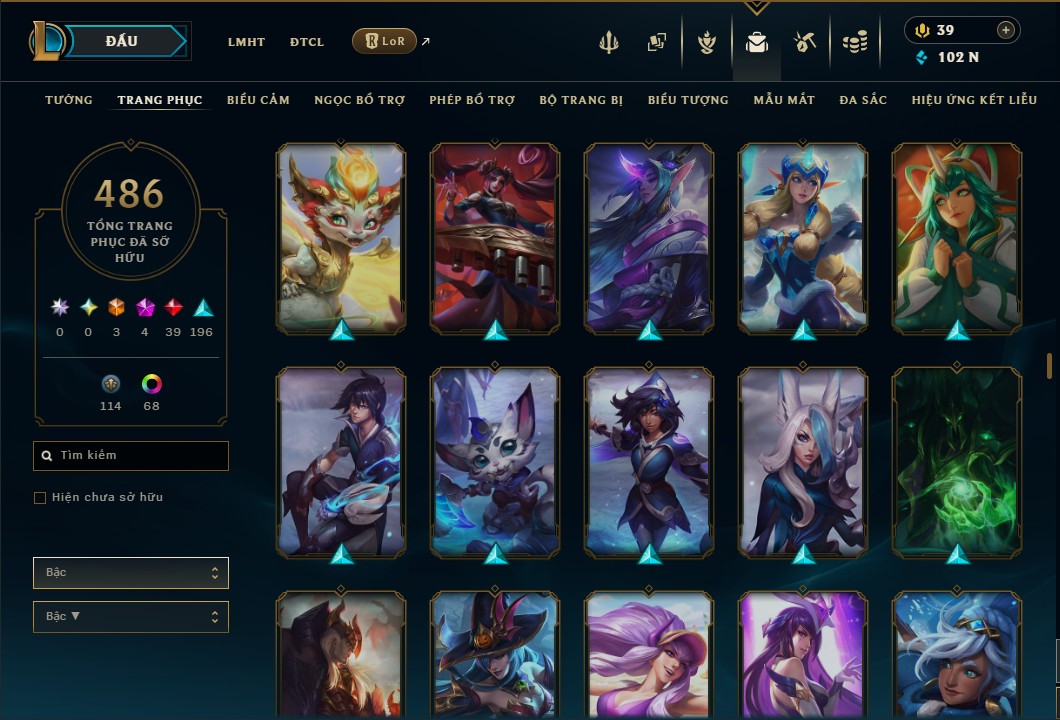Show the BỘ TRANG BỊ tab
This screenshot has width=1060, height=720.
[x=581, y=100]
